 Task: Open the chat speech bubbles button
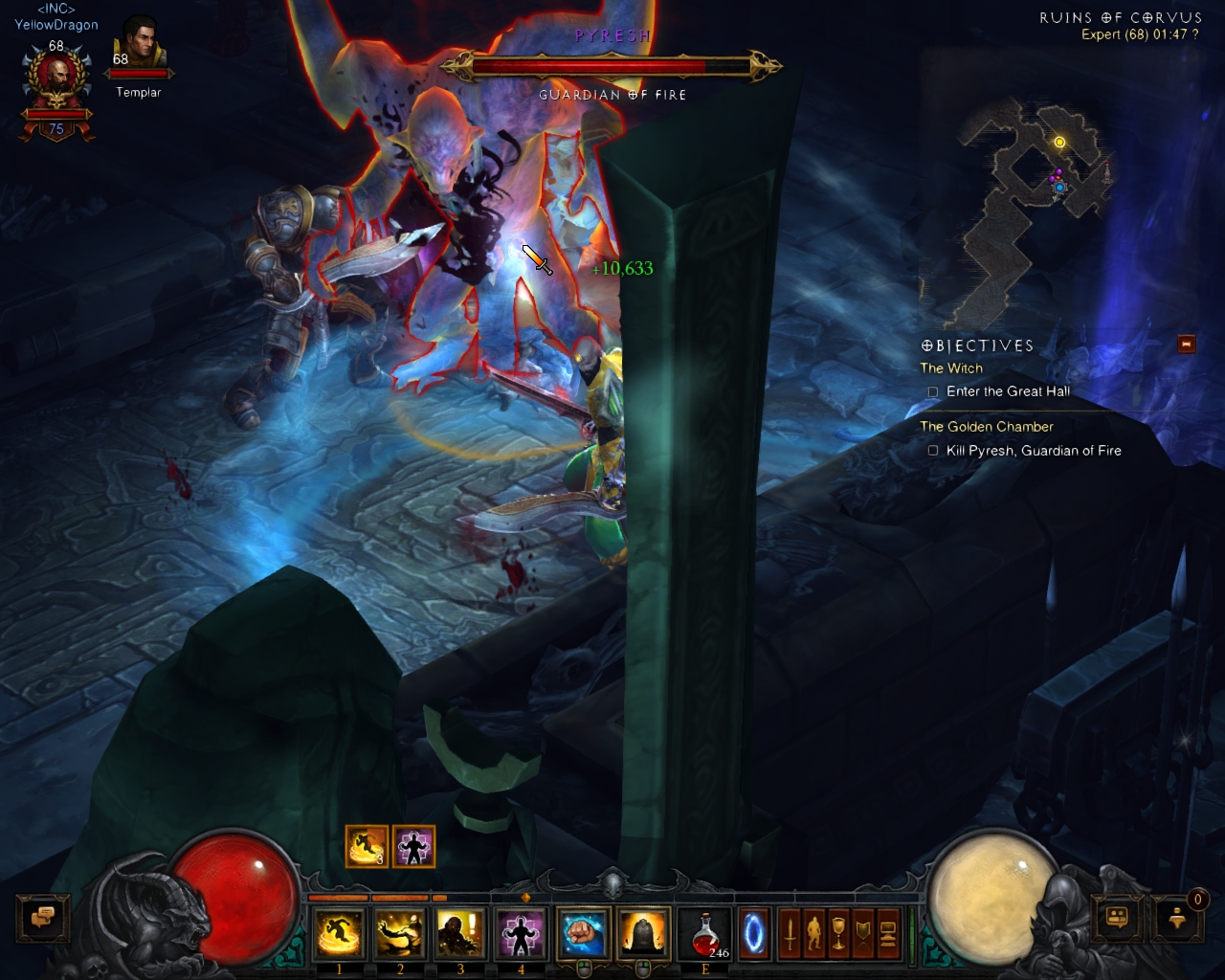(43, 918)
